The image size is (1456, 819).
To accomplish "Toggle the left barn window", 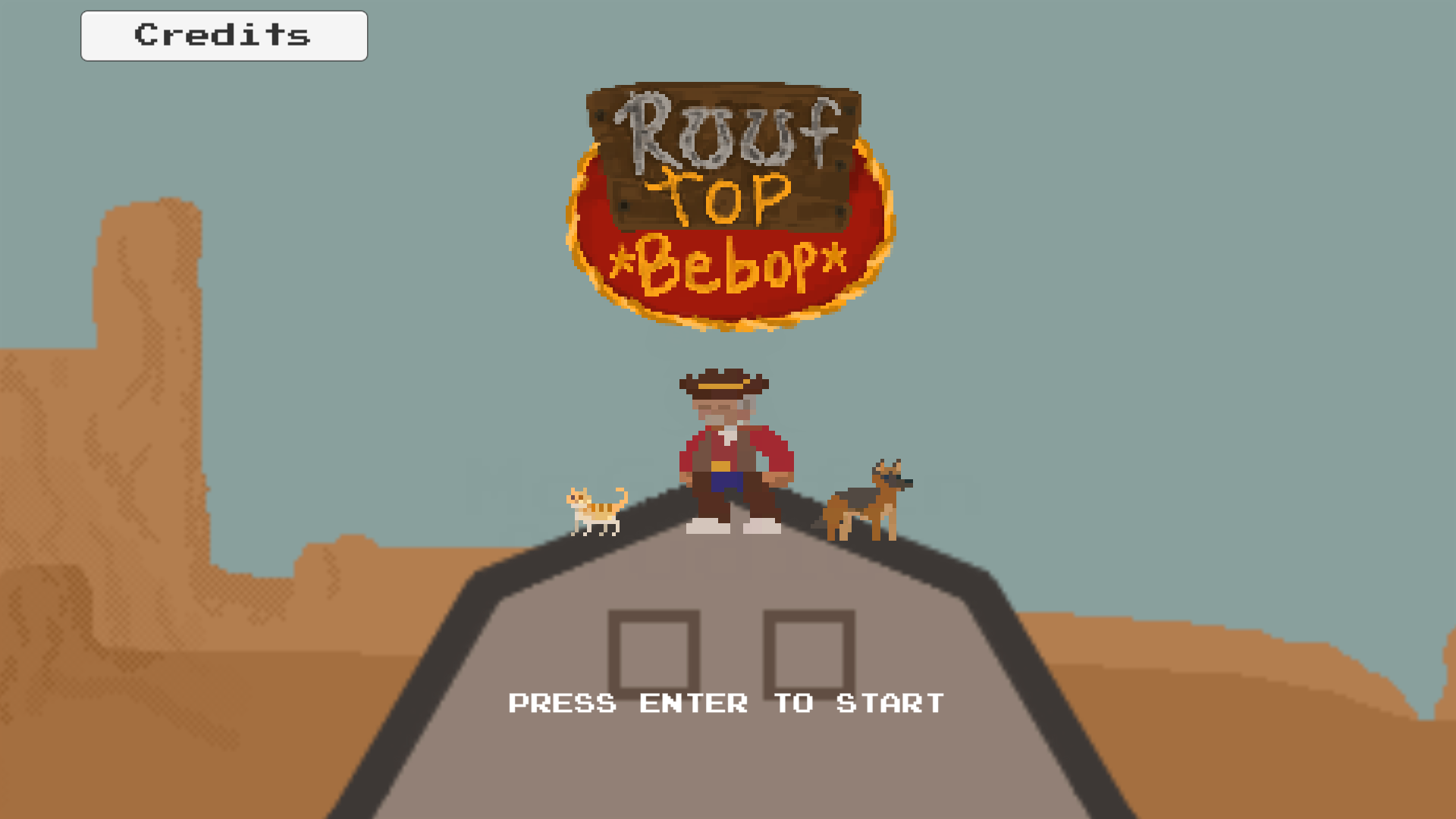I will tap(656, 654).
